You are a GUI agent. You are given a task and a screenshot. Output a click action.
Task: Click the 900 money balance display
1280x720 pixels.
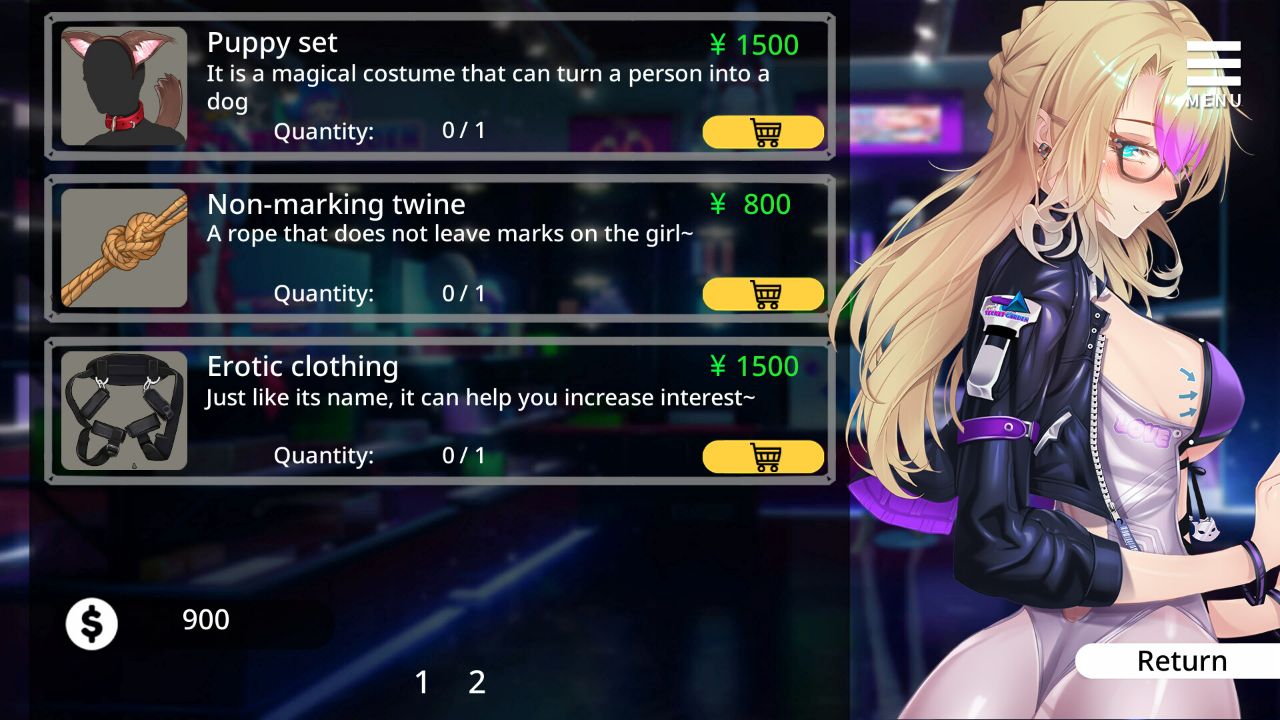pos(205,620)
